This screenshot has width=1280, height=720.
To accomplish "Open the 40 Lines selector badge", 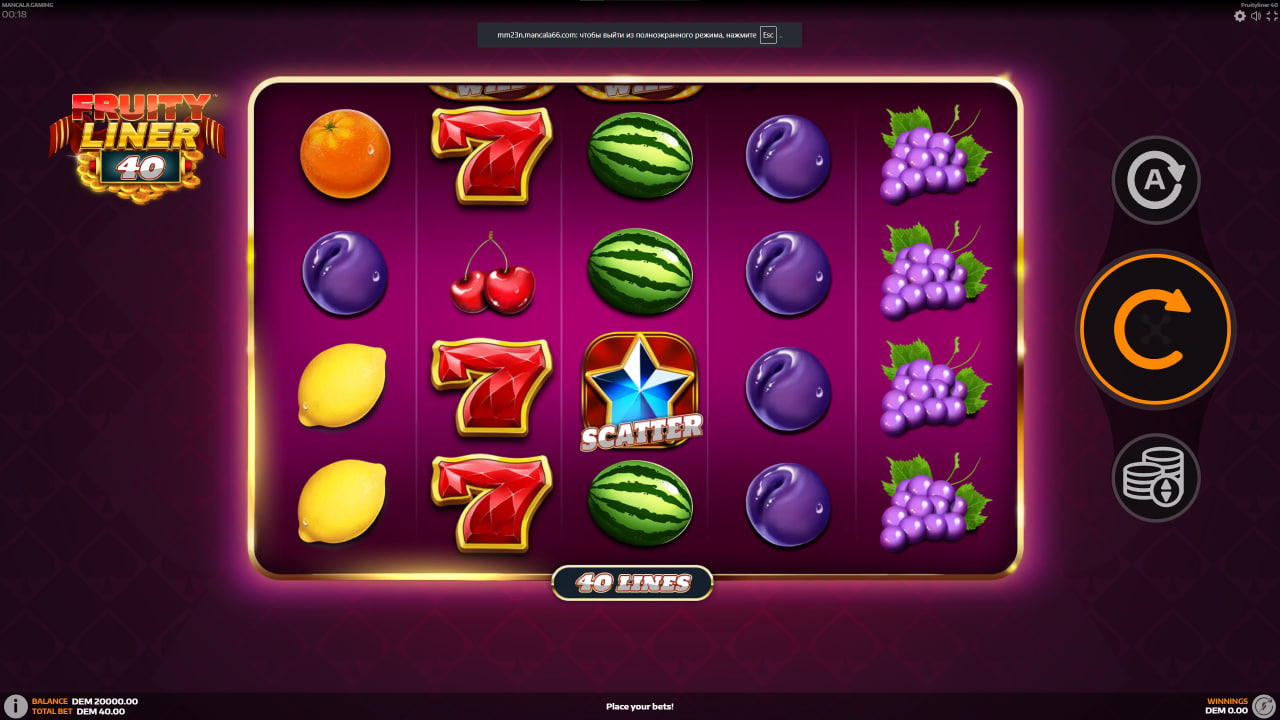I will [x=633, y=582].
